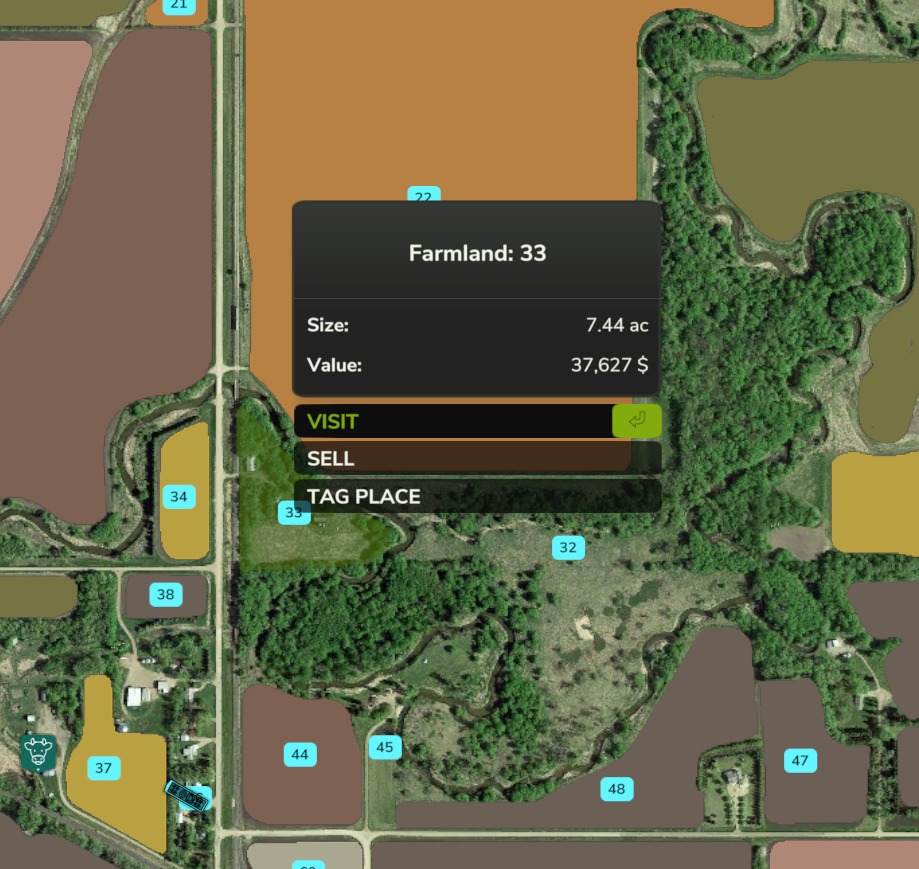Viewport: 919px width, 869px height.
Task: Click the field 45 marker
Action: click(385, 747)
